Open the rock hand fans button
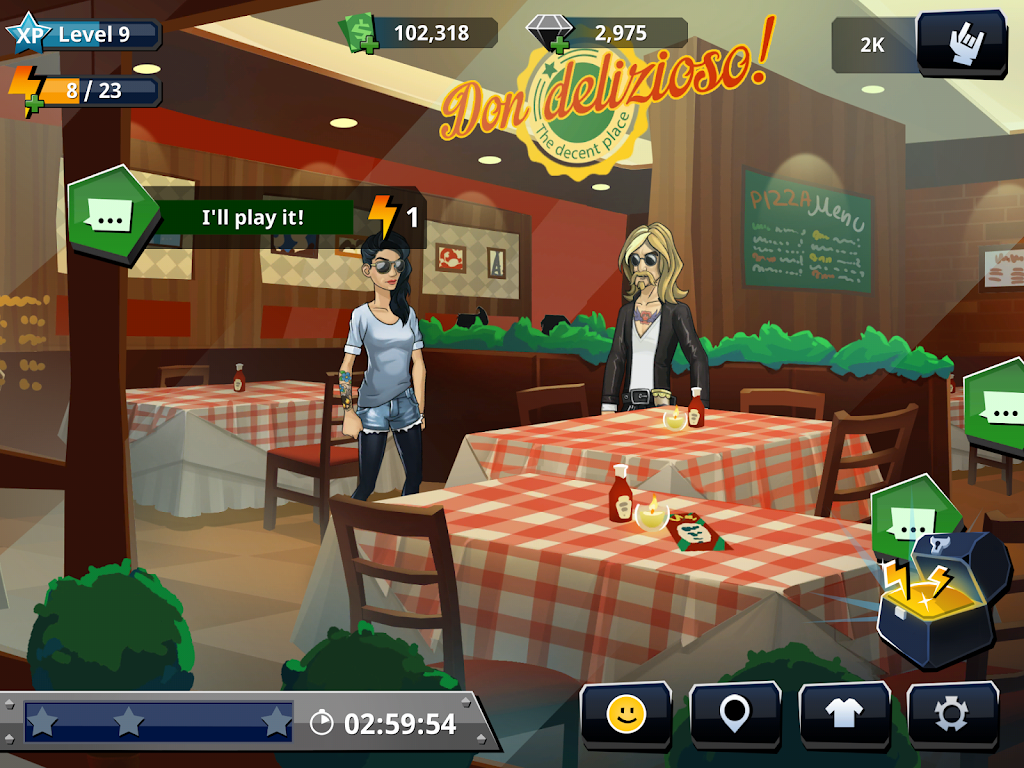Image resolution: width=1024 pixels, height=768 pixels. point(961,42)
